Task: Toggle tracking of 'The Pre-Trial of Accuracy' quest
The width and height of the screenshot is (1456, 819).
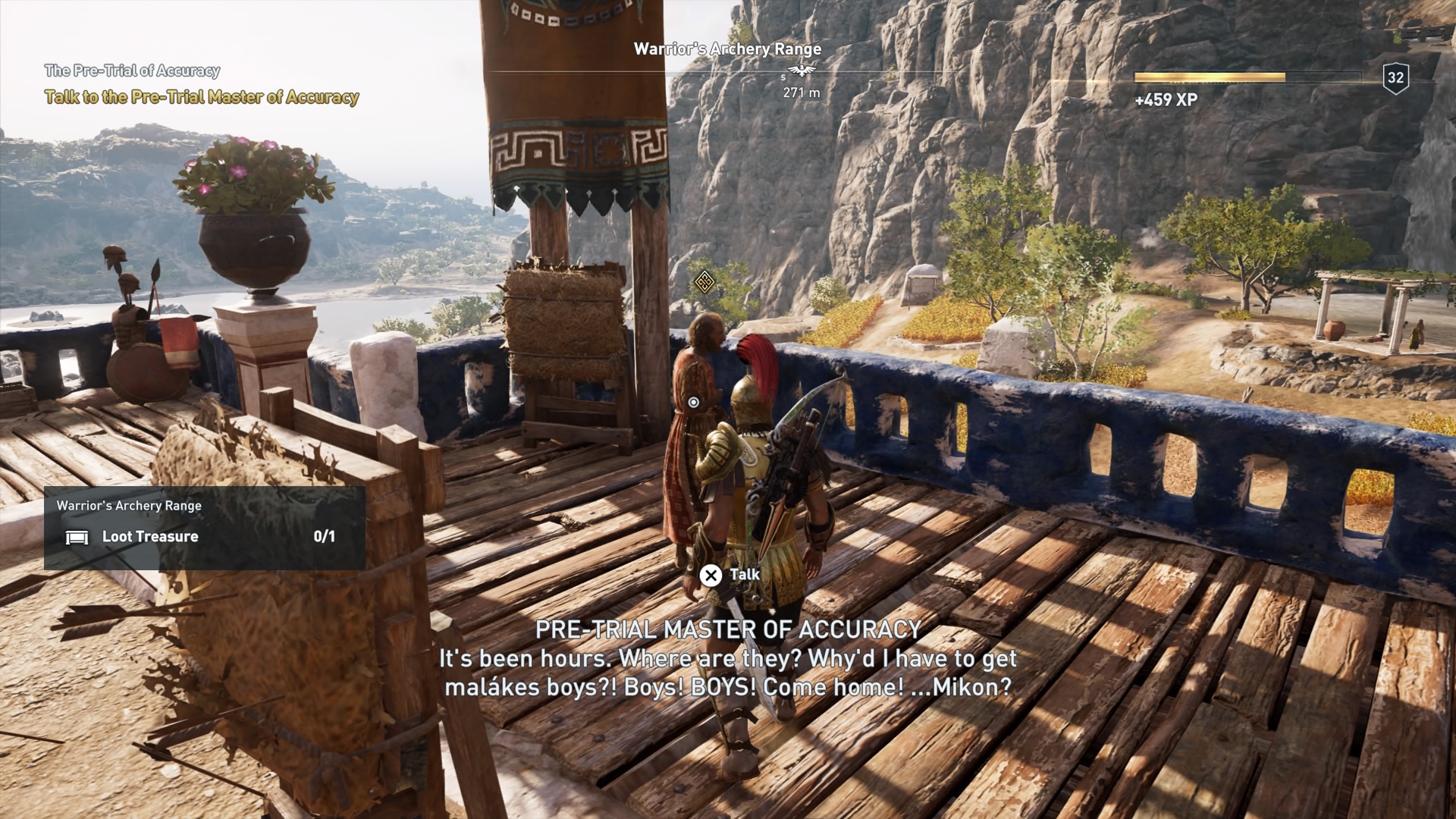Action: [133, 71]
